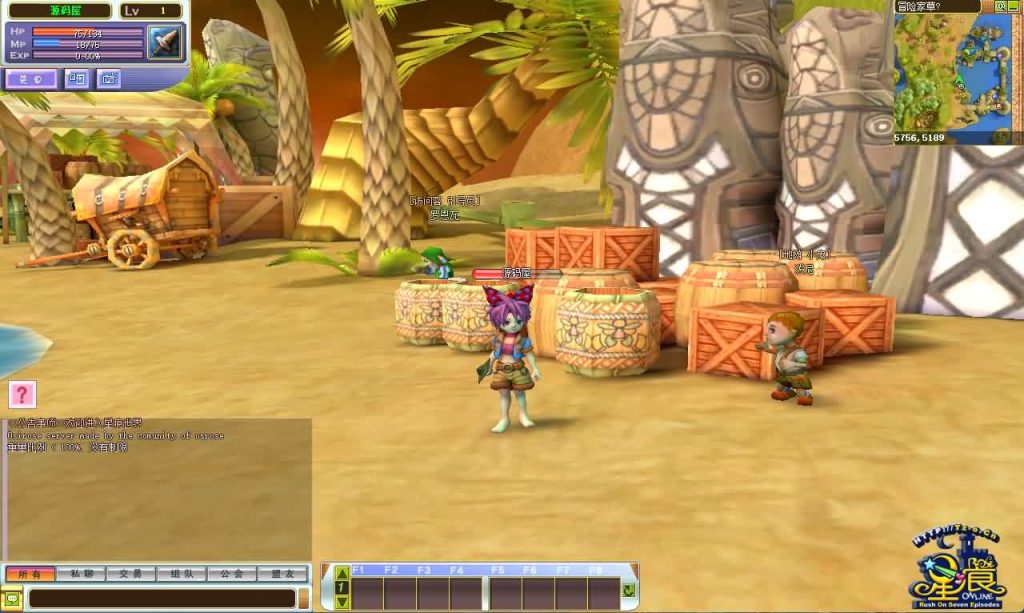Switch to the 私聊 private chat tab
The height and width of the screenshot is (613, 1024).
(x=81, y=574)
